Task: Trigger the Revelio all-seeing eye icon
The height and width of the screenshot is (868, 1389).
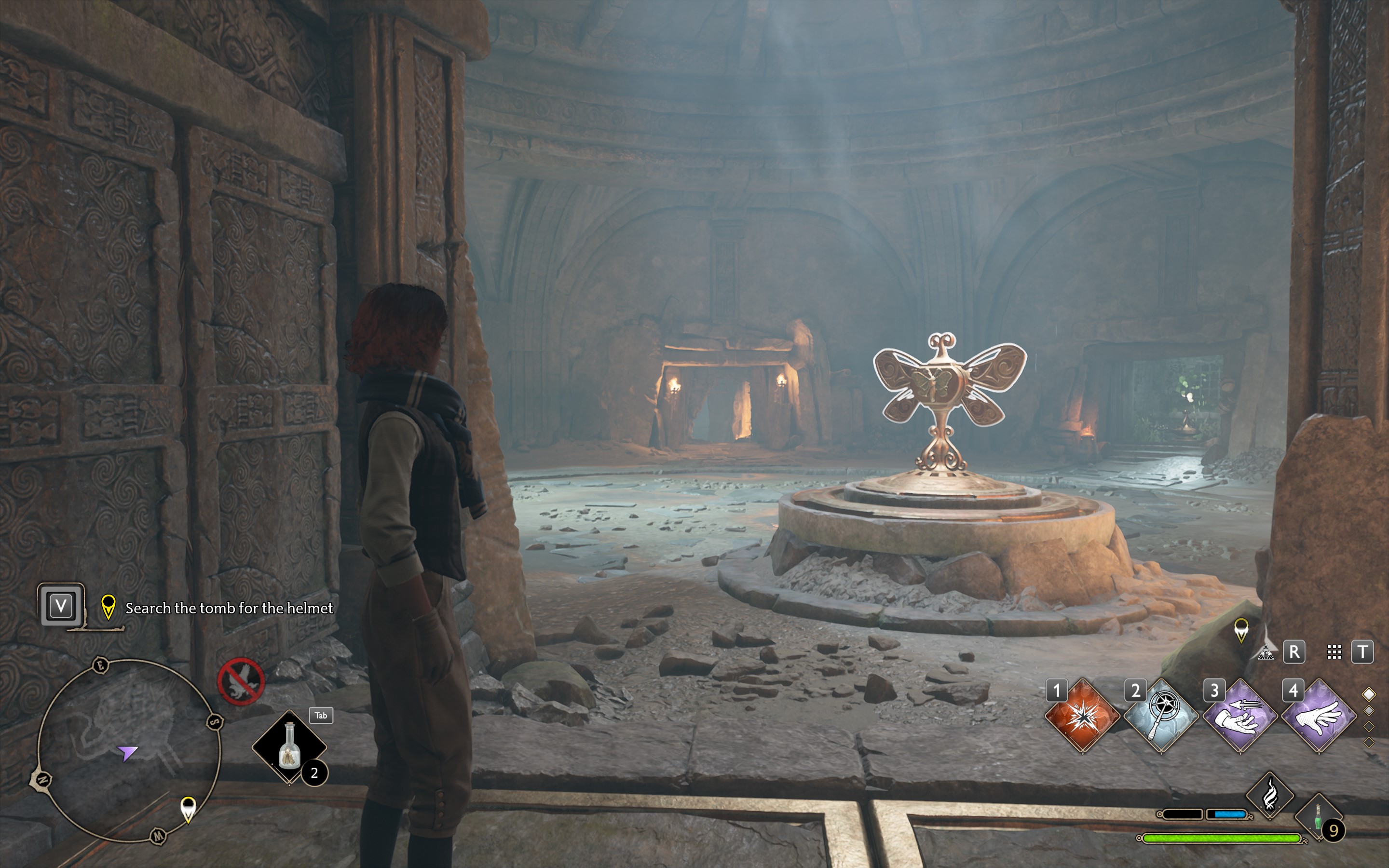Action: 1266,652
